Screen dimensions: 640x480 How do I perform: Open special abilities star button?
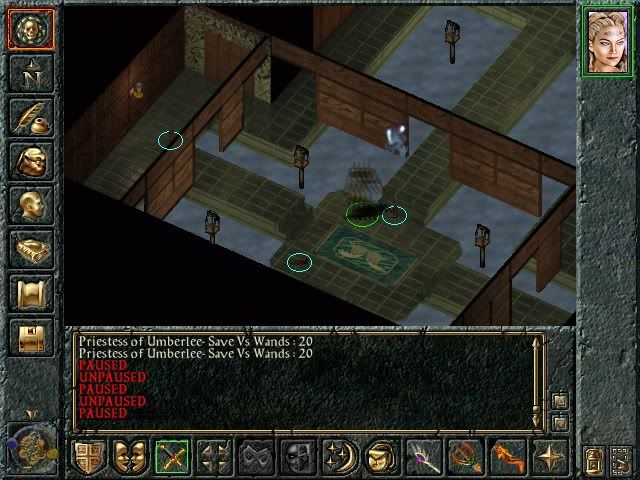click(550, 457)
